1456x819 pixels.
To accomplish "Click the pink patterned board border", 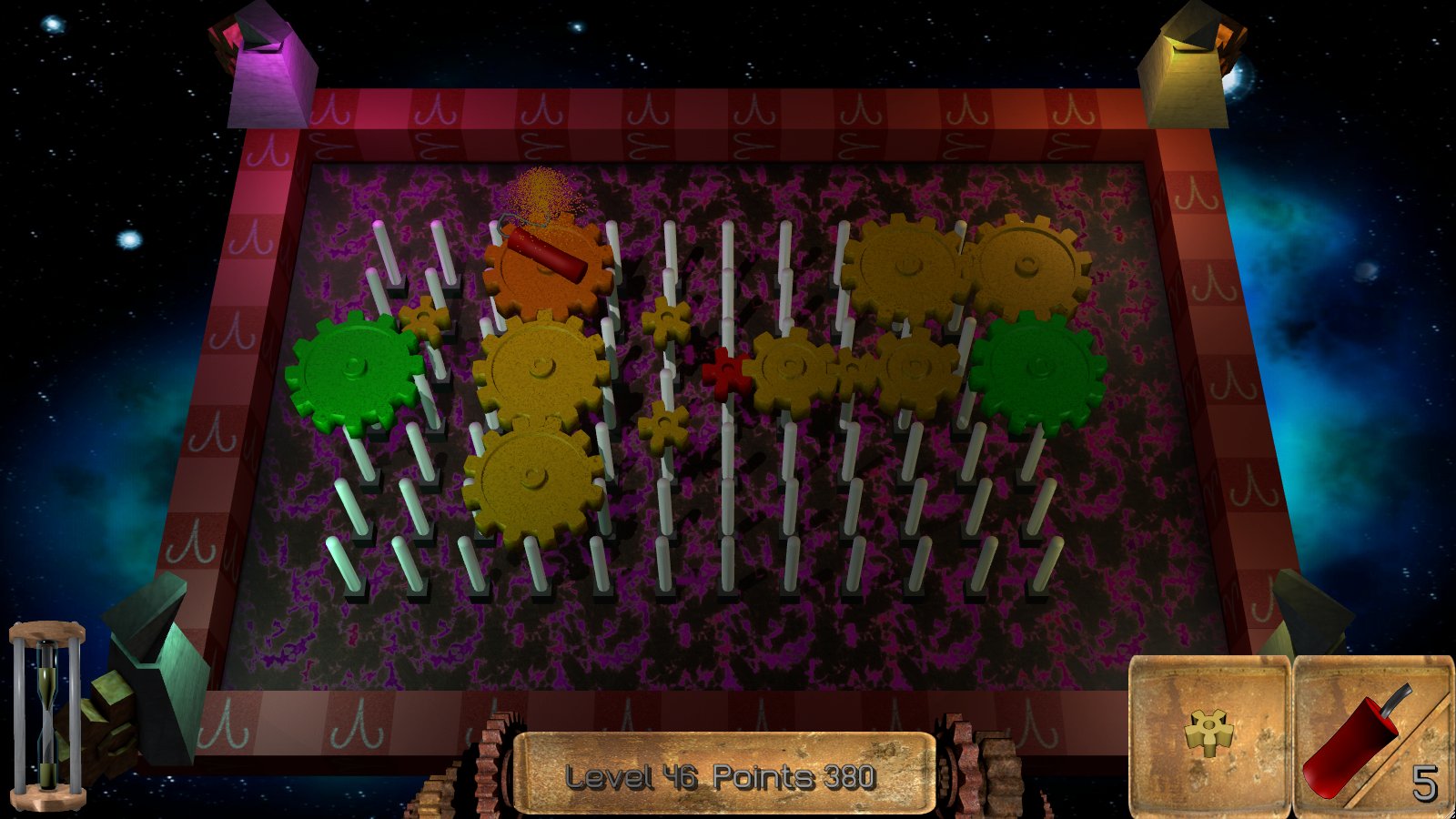I will tap(637, 118).
